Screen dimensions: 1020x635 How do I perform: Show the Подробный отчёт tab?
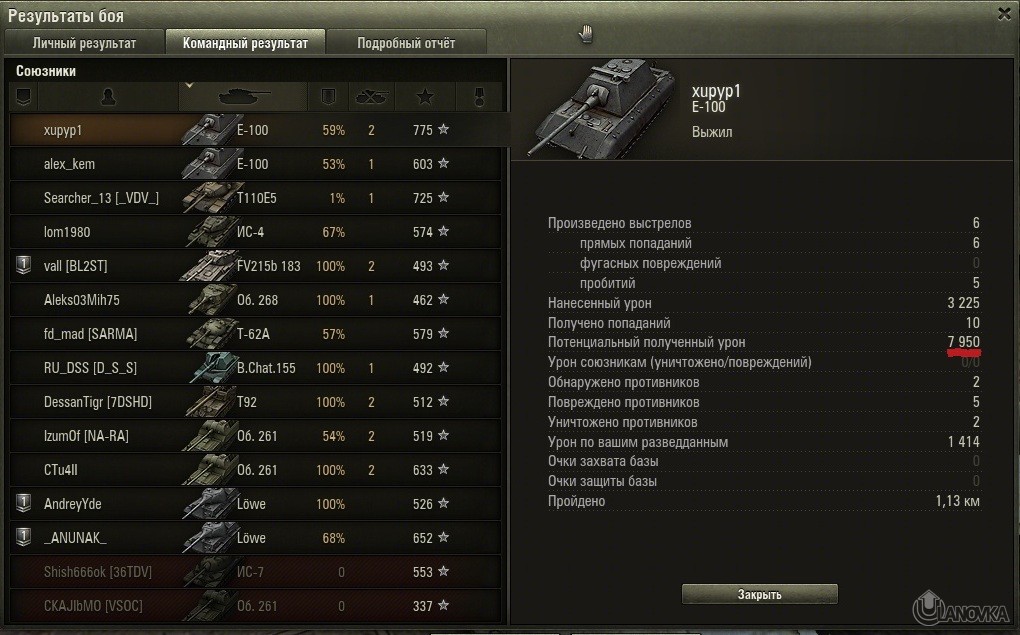point(406,43)
